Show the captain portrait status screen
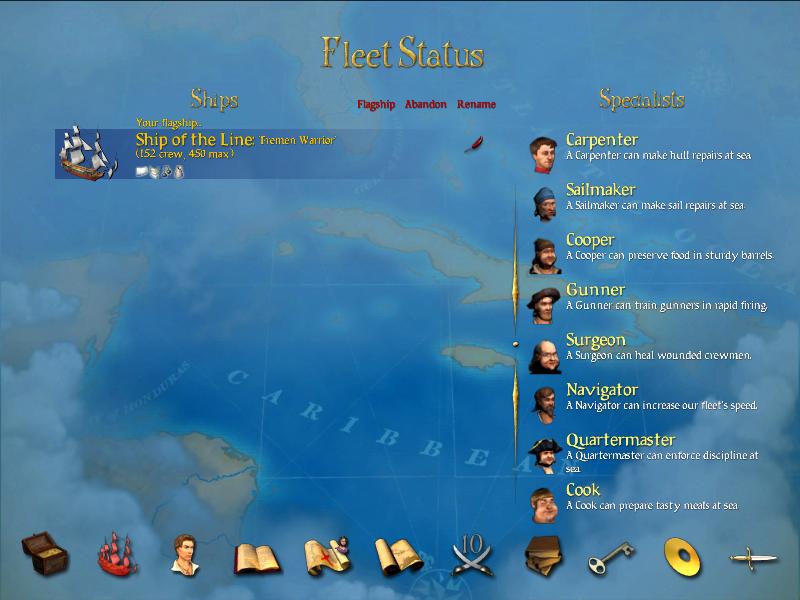 (183, 553)
